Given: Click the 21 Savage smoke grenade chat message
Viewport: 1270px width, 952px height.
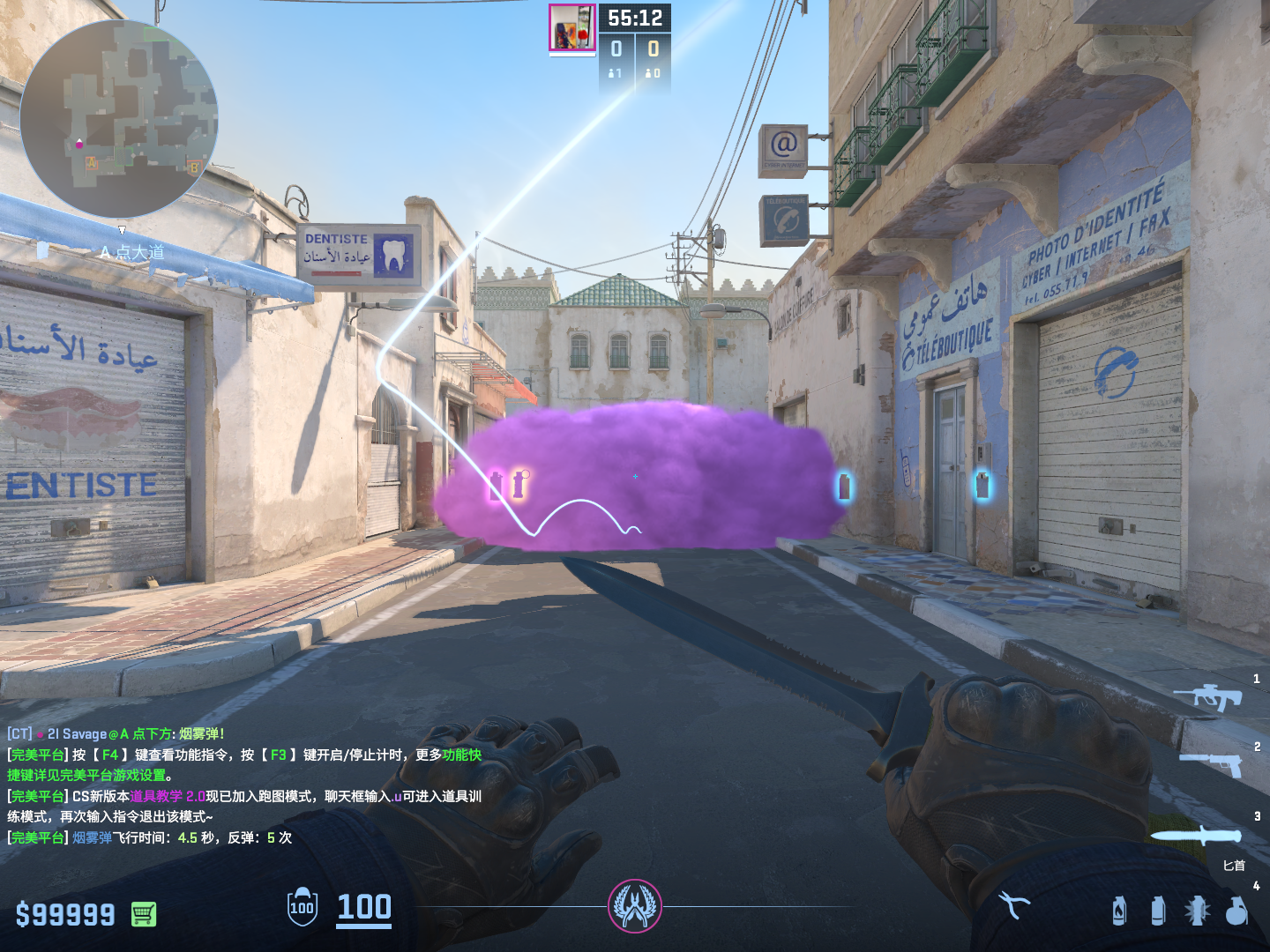Looking at the screenshot, I should click(x=116, y=733).
